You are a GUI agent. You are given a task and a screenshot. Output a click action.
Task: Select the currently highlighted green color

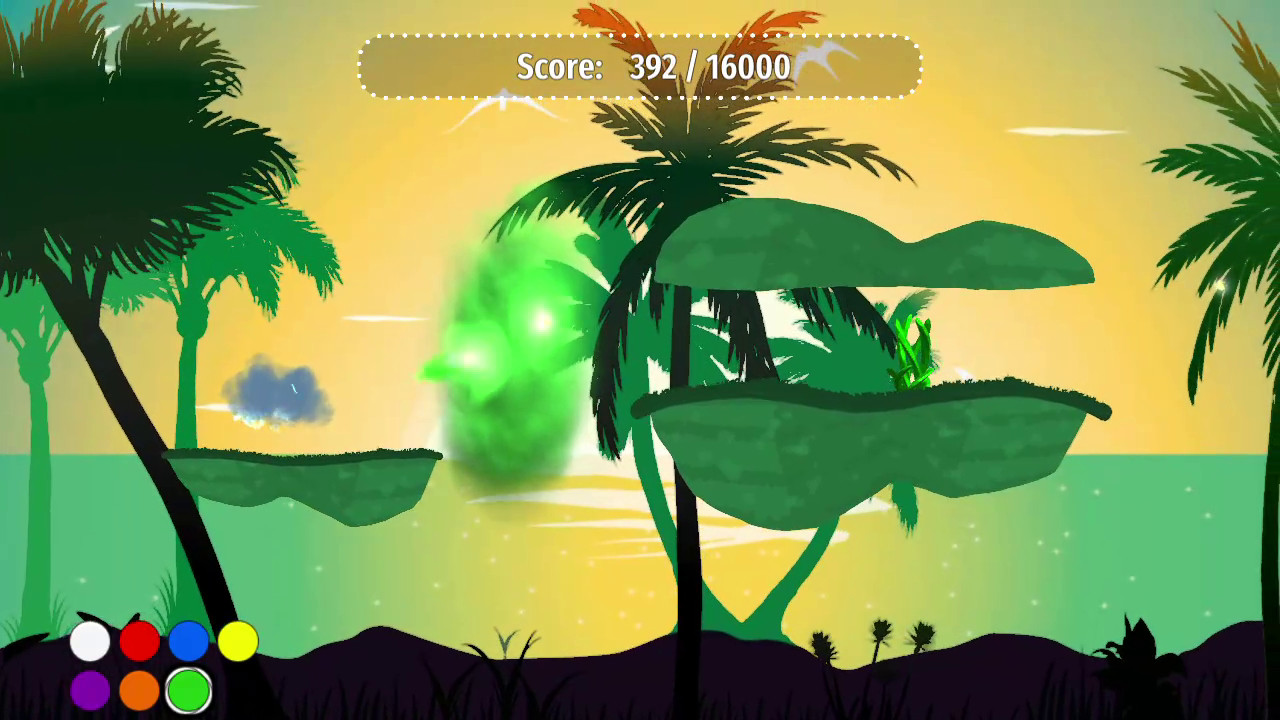[x=188, y=690]
